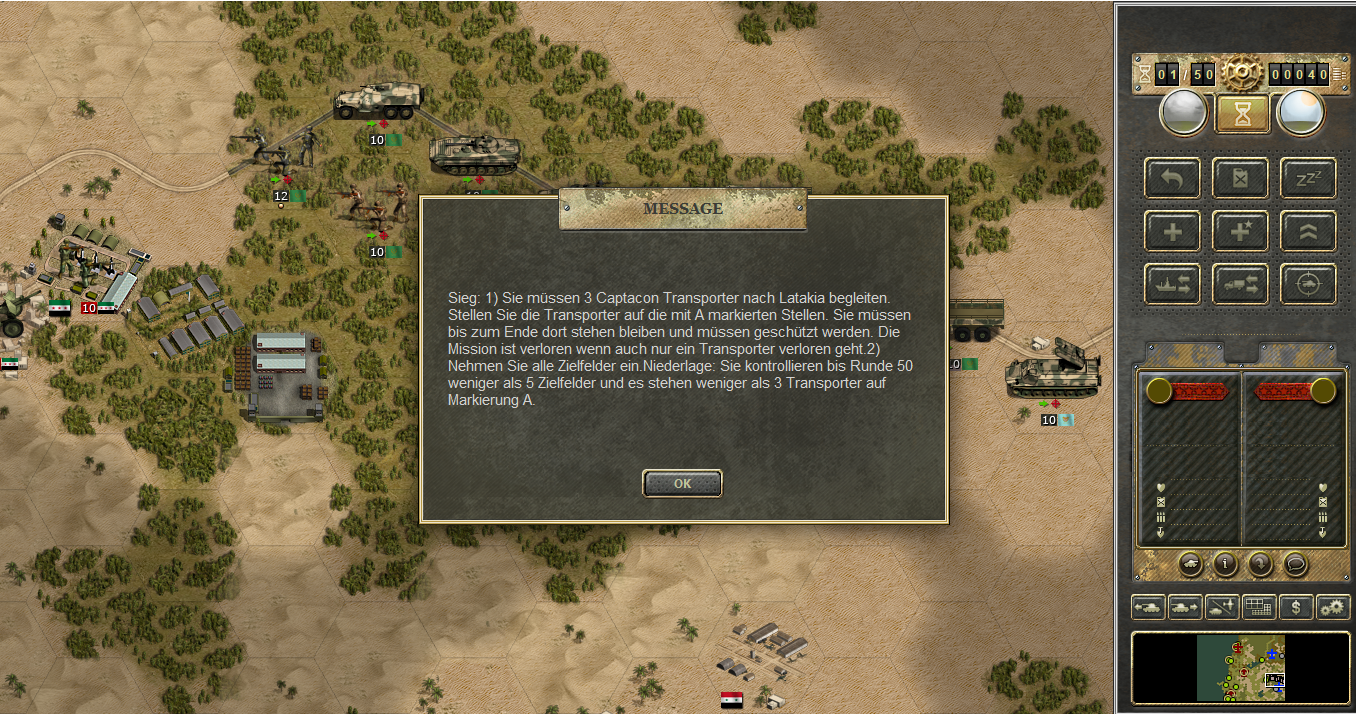This screenshot has width=1356, height=714.
Task: Toggle the truck mount/dismount button
Action: 1241,285
